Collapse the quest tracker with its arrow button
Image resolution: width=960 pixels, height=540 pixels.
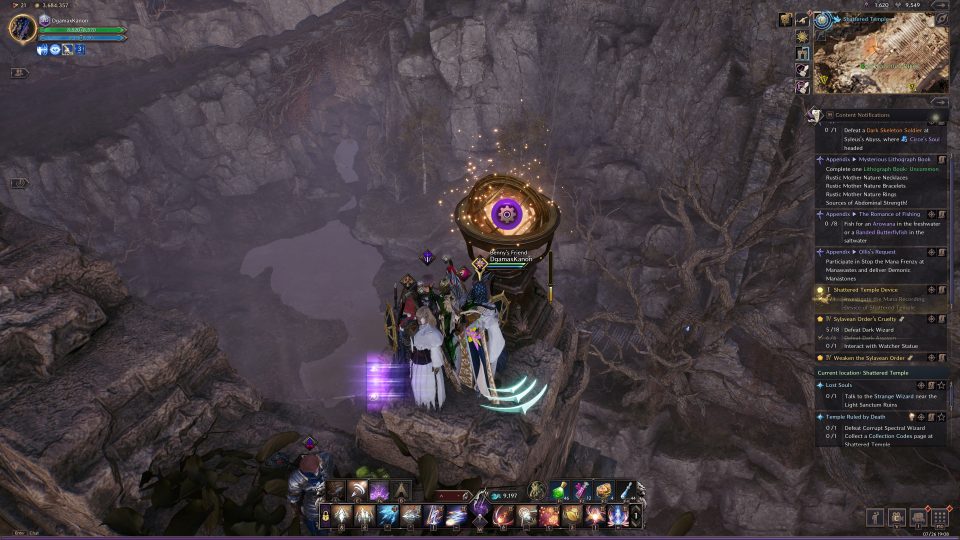click(939, 101)
